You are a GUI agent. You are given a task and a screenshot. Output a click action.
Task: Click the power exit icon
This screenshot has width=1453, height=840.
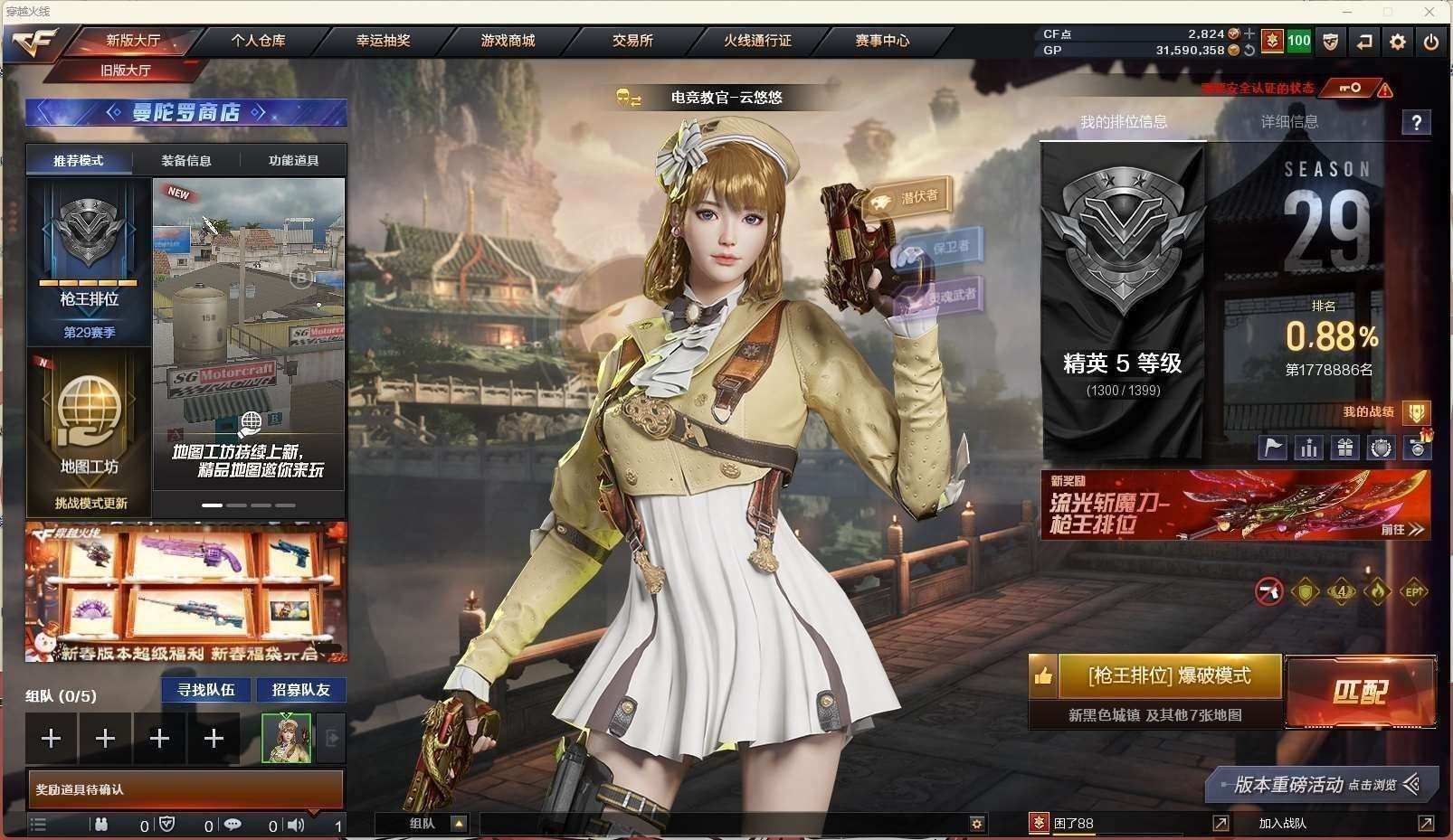click(1430, 42)
